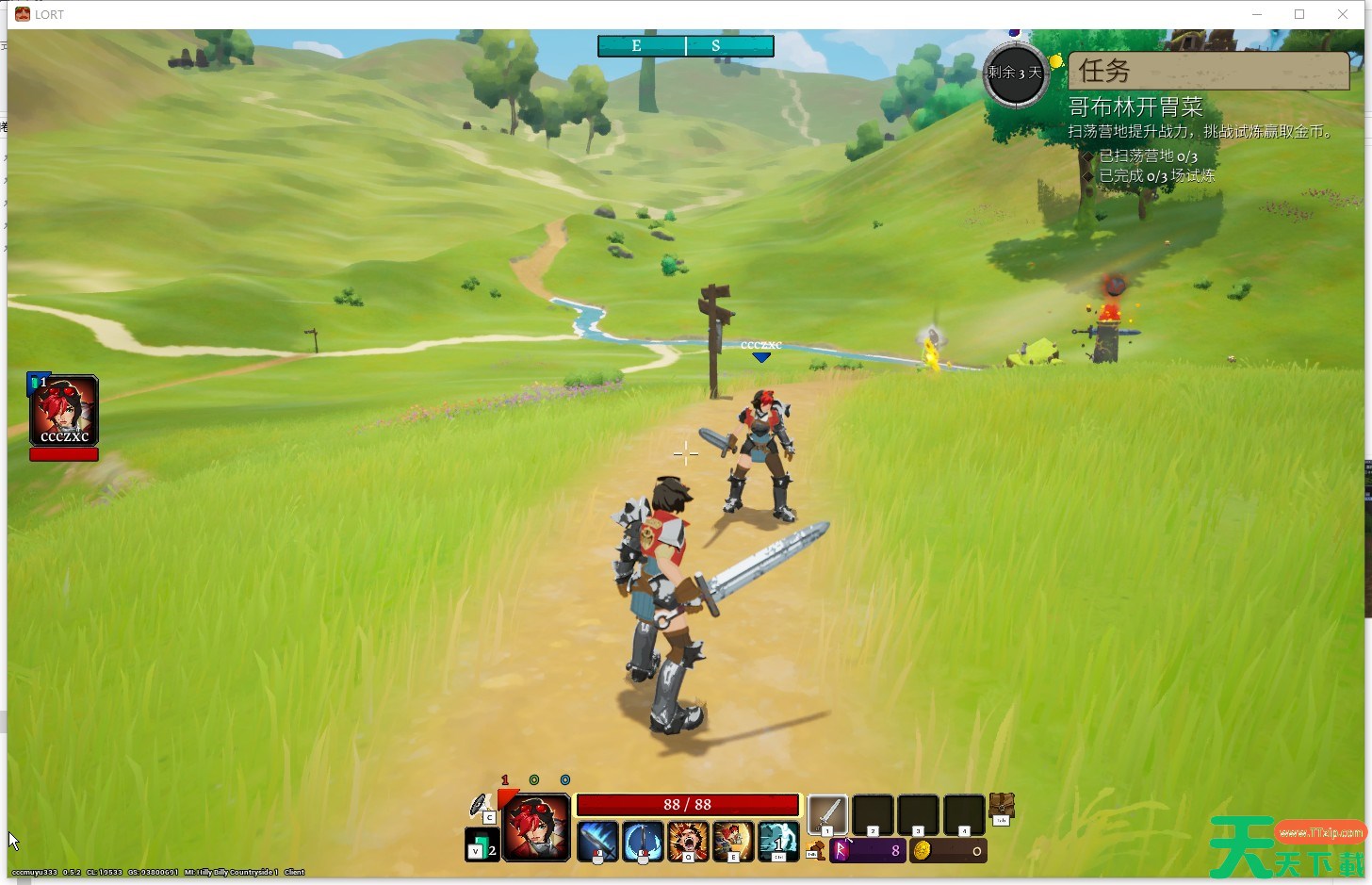Click the red-haired hero portrait in the bottom HUD
The height and width of the screenshot is (885, 1372).
tap(536, 828)
